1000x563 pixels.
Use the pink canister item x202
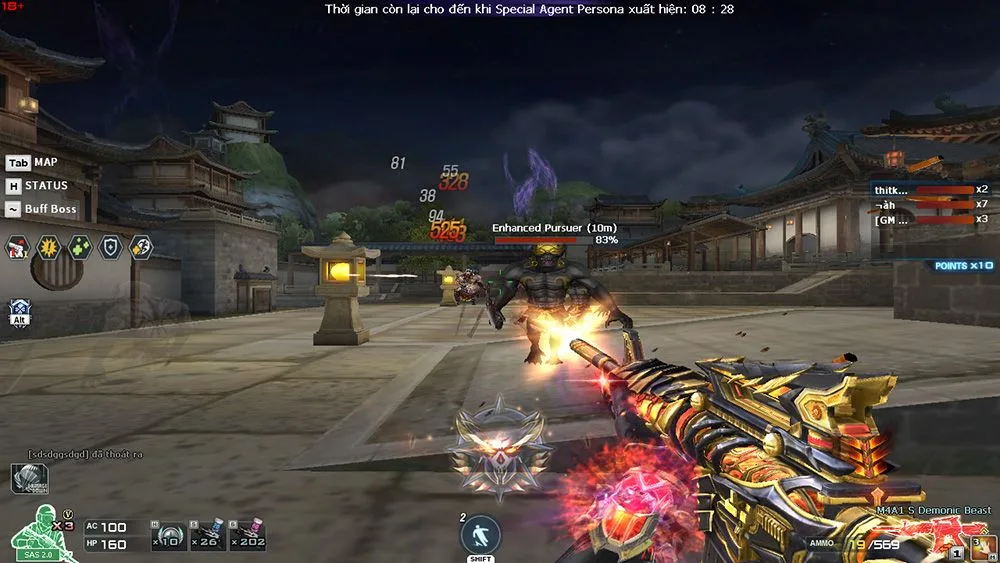coord(246,536)
